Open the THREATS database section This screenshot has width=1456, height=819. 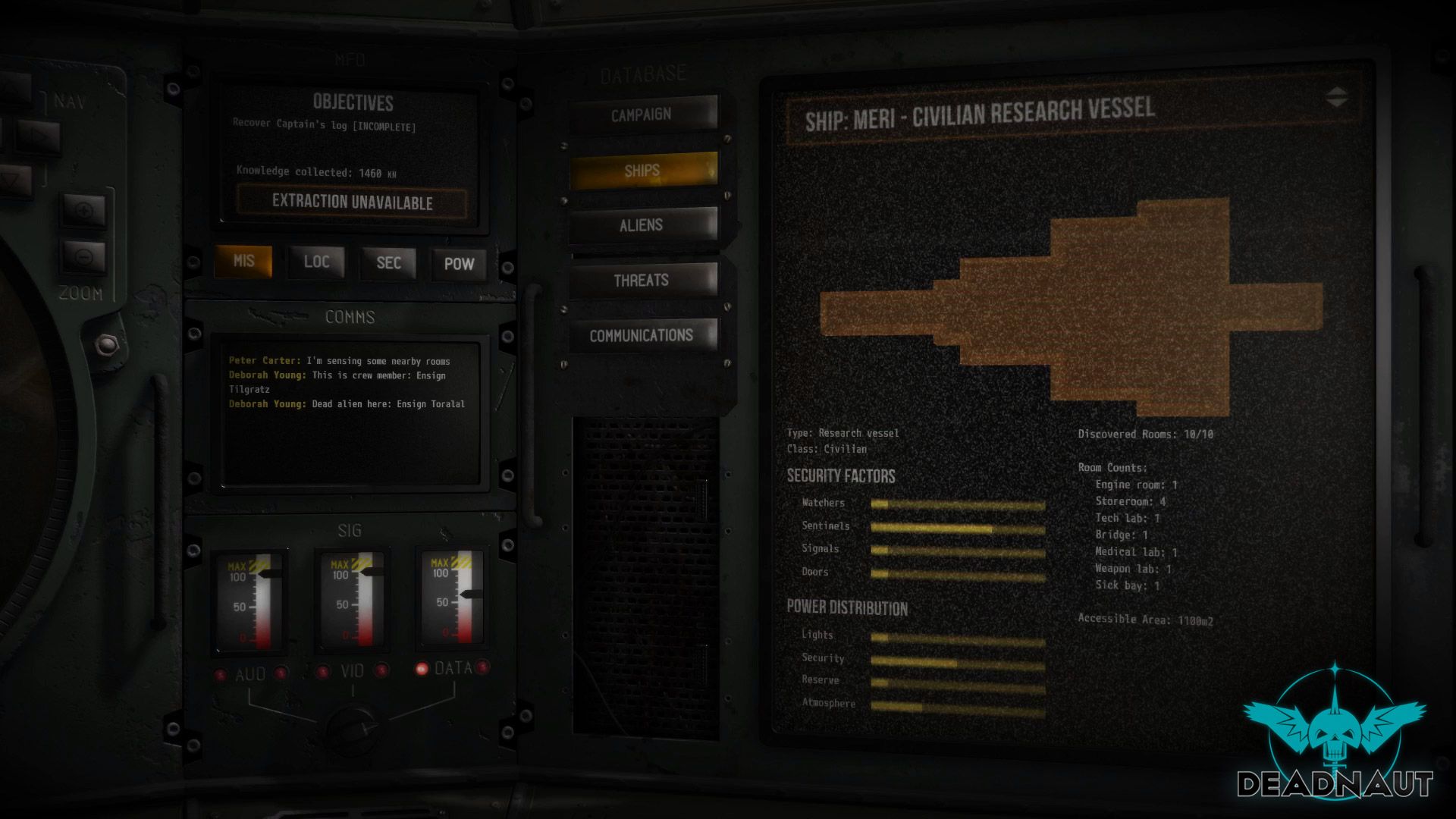tap(641, 280)
